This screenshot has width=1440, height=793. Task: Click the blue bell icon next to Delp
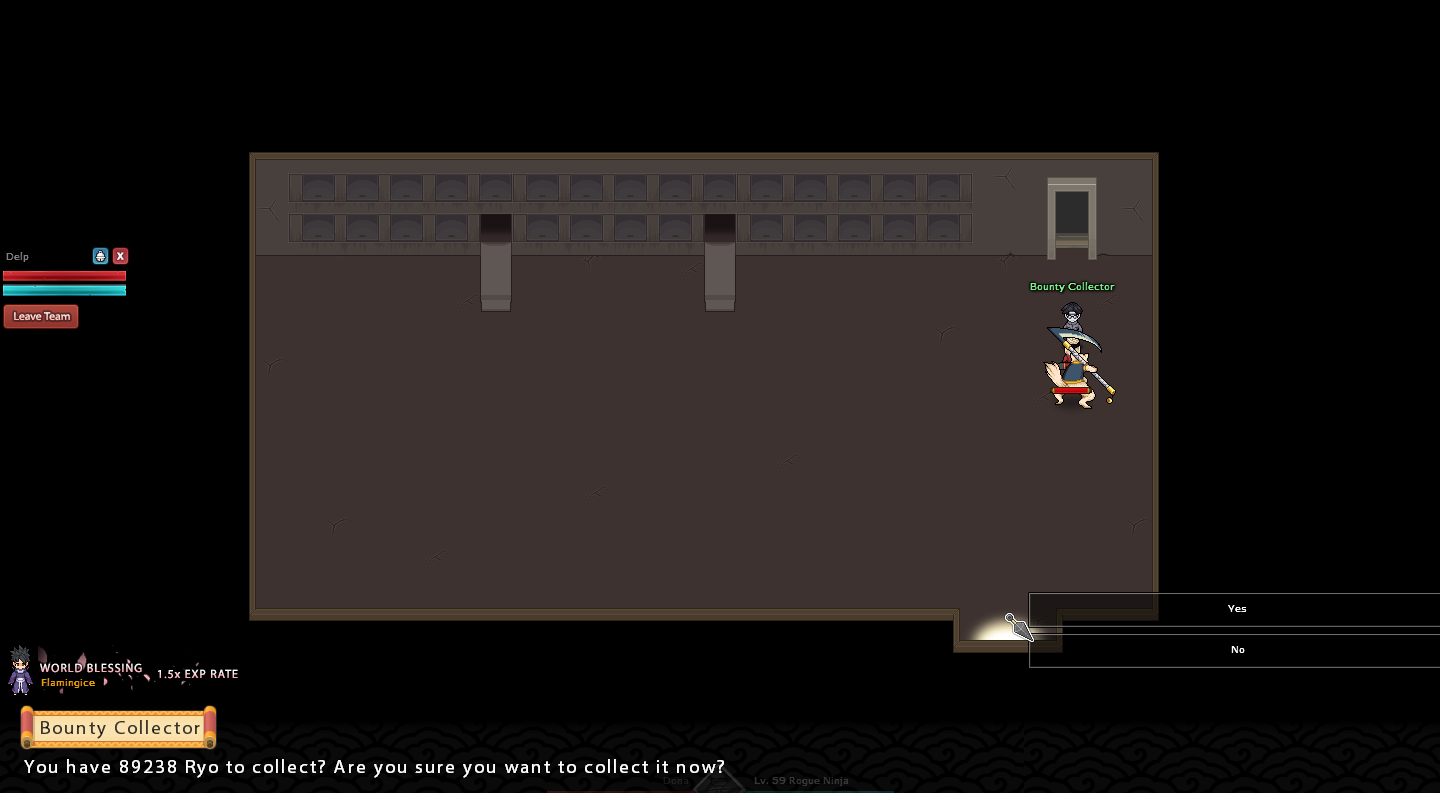[x=100, y=256]
